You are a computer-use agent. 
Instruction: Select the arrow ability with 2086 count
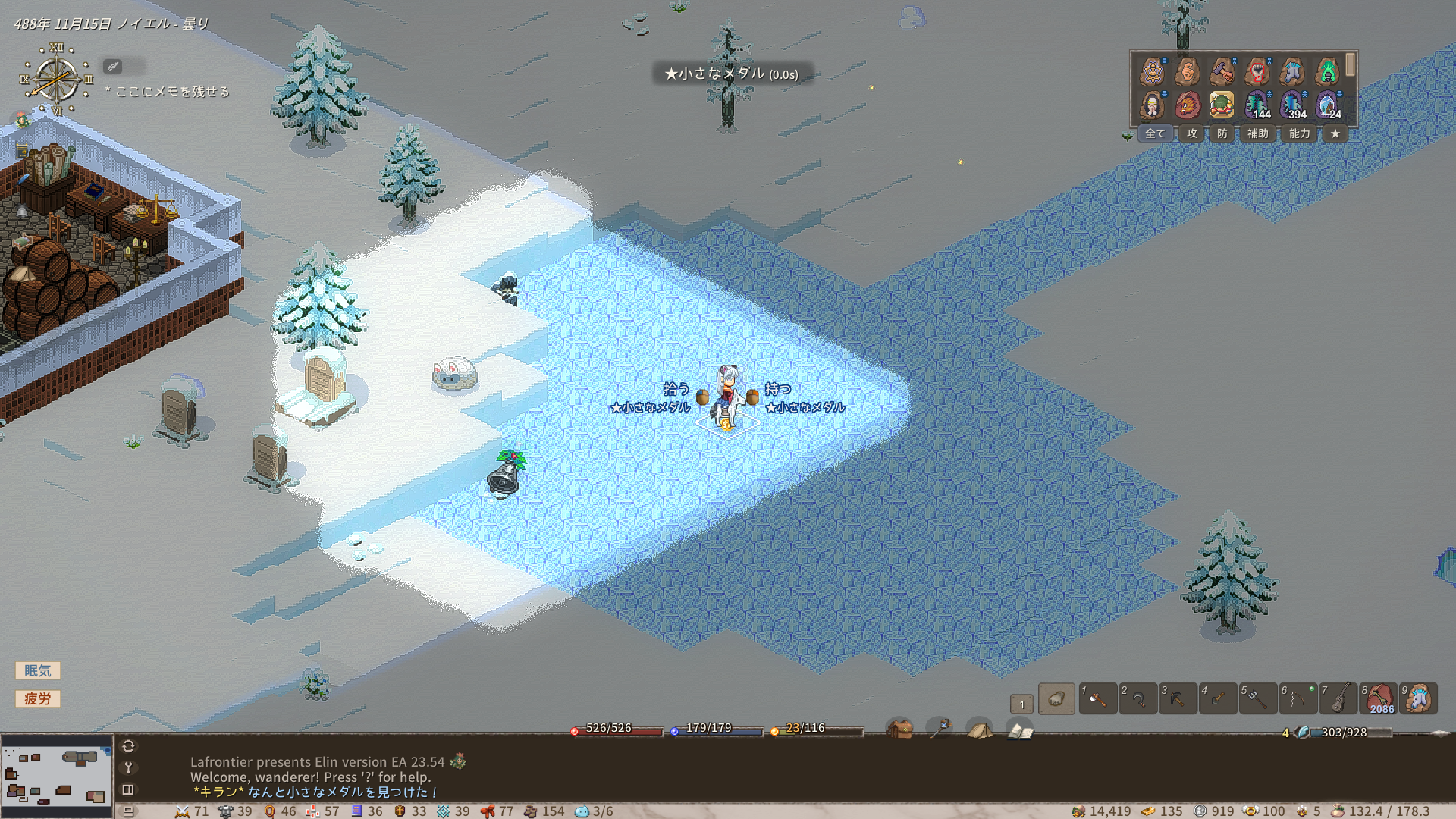point(1379,699)
